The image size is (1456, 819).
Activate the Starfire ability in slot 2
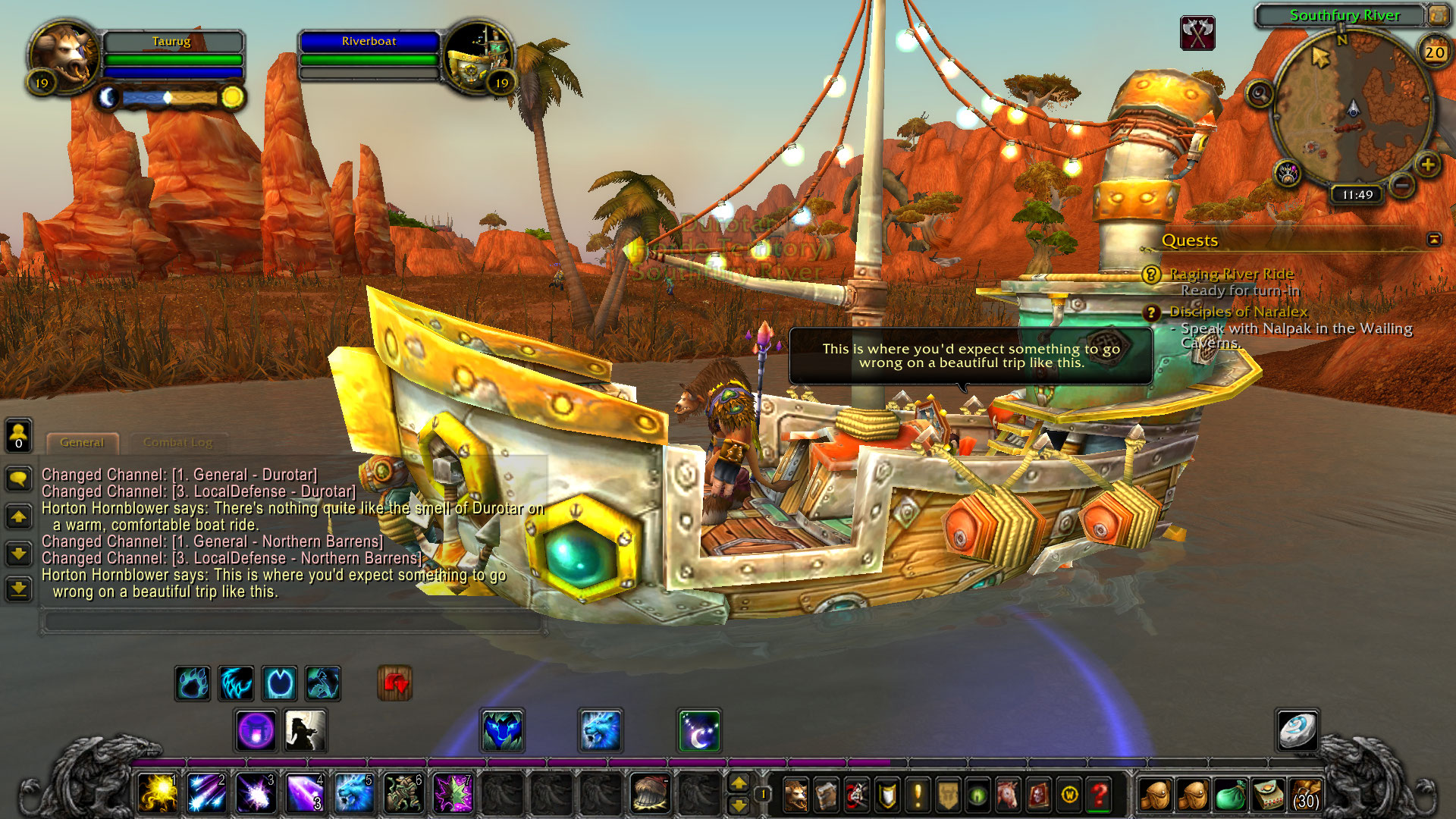click(206, 793)
